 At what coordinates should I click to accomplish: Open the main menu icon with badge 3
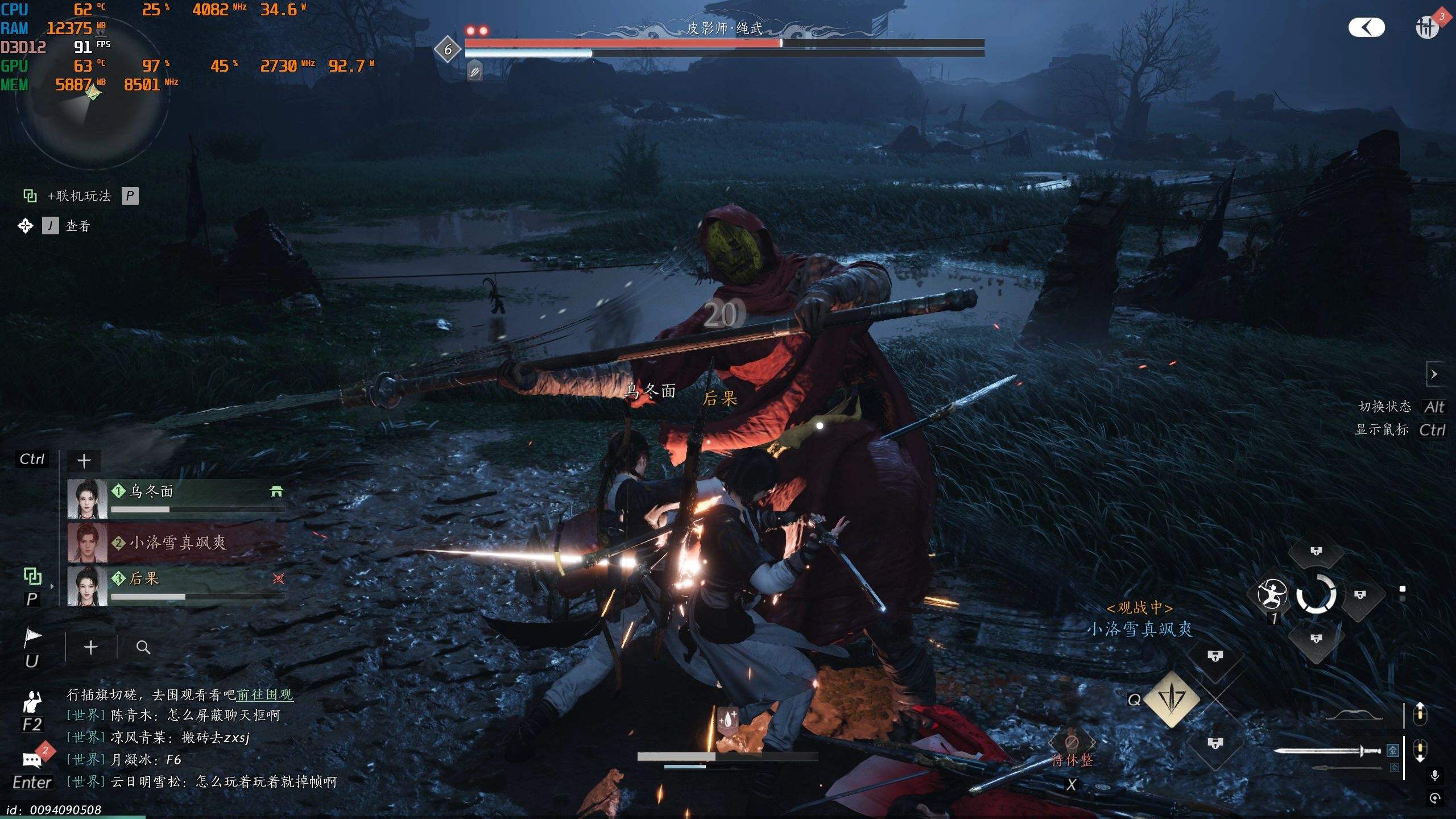click(x=1428, y=27)
